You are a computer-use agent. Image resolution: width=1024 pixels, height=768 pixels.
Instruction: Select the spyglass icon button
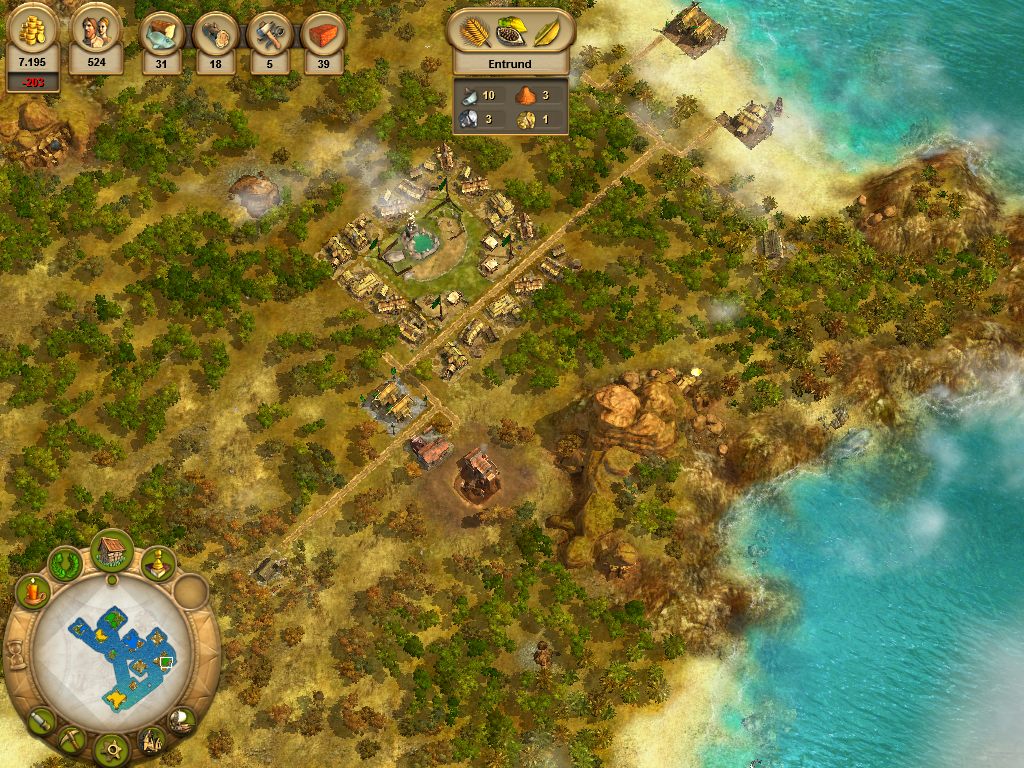[41, 718]
